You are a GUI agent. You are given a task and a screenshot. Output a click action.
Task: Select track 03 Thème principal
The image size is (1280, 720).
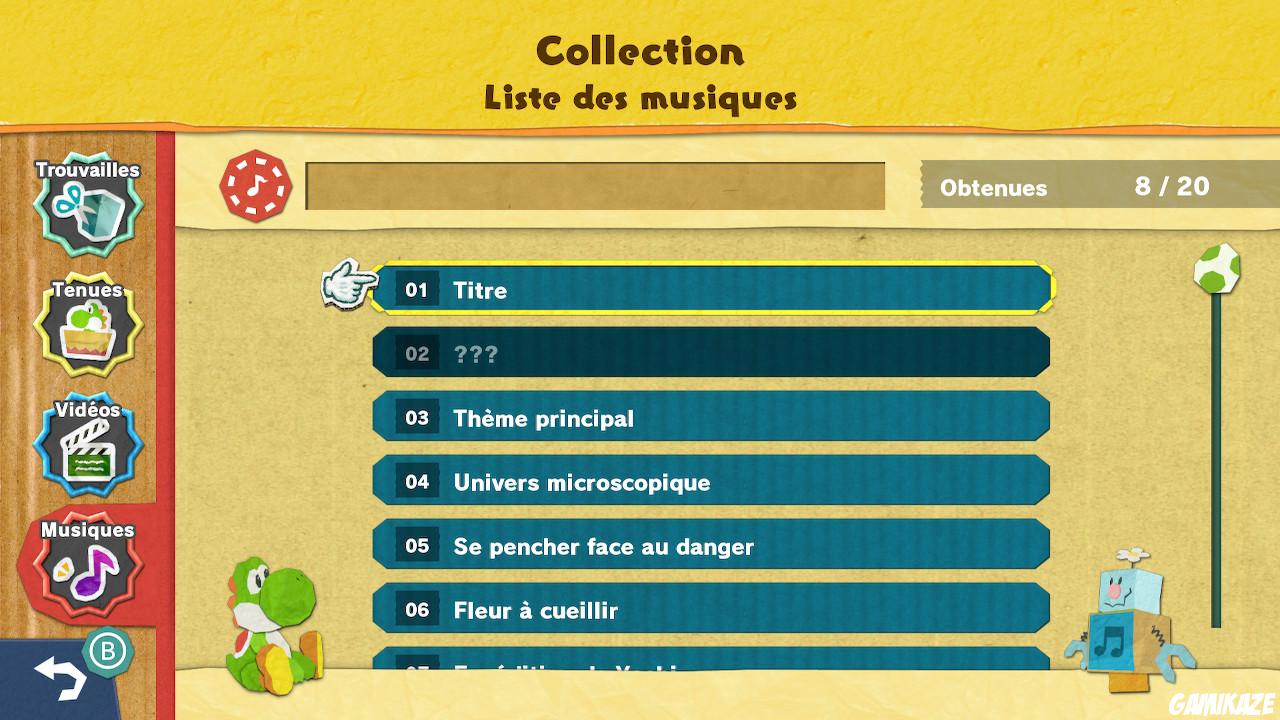click(712, 417)
